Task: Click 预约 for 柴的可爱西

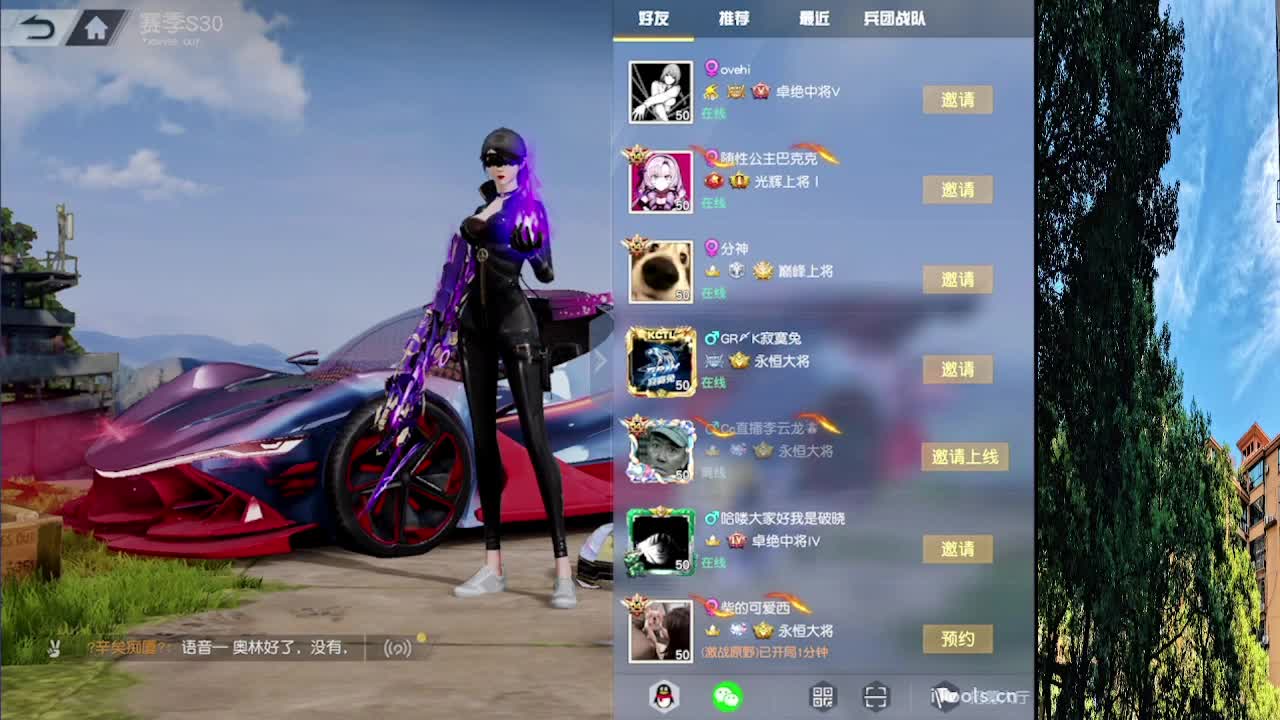Action: click(x=958, y=639)
